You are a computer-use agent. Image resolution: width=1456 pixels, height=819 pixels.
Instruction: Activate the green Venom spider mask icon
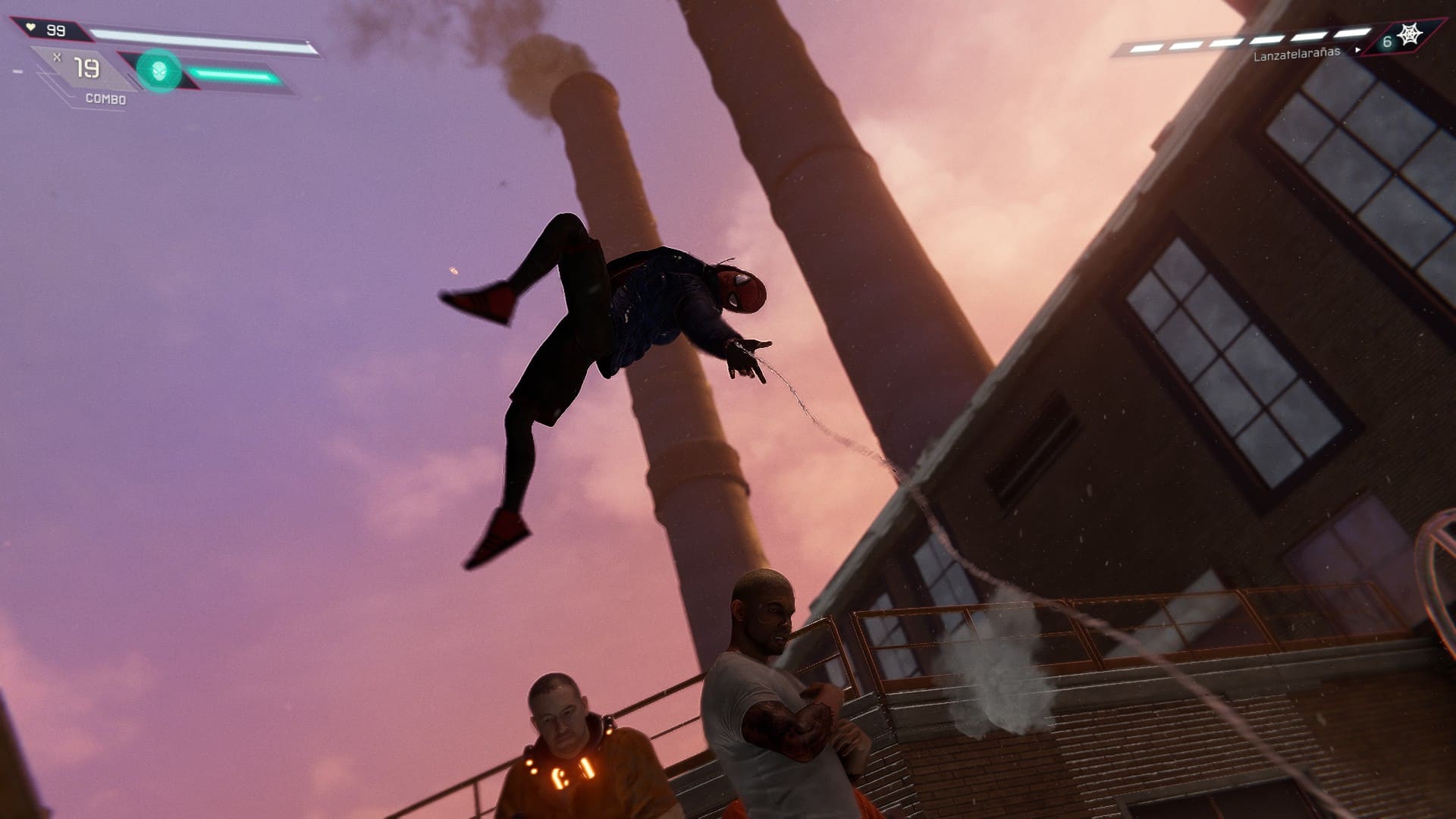[158, 71]
